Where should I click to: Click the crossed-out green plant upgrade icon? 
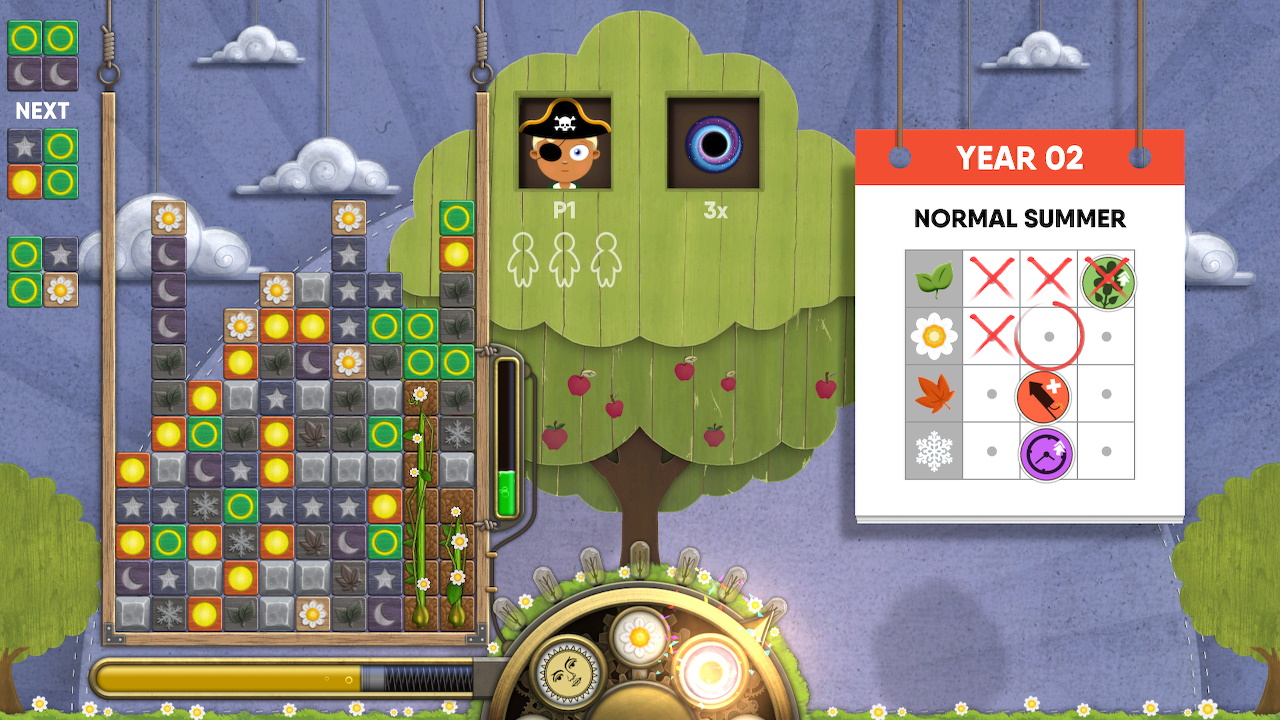(1106, 280)
